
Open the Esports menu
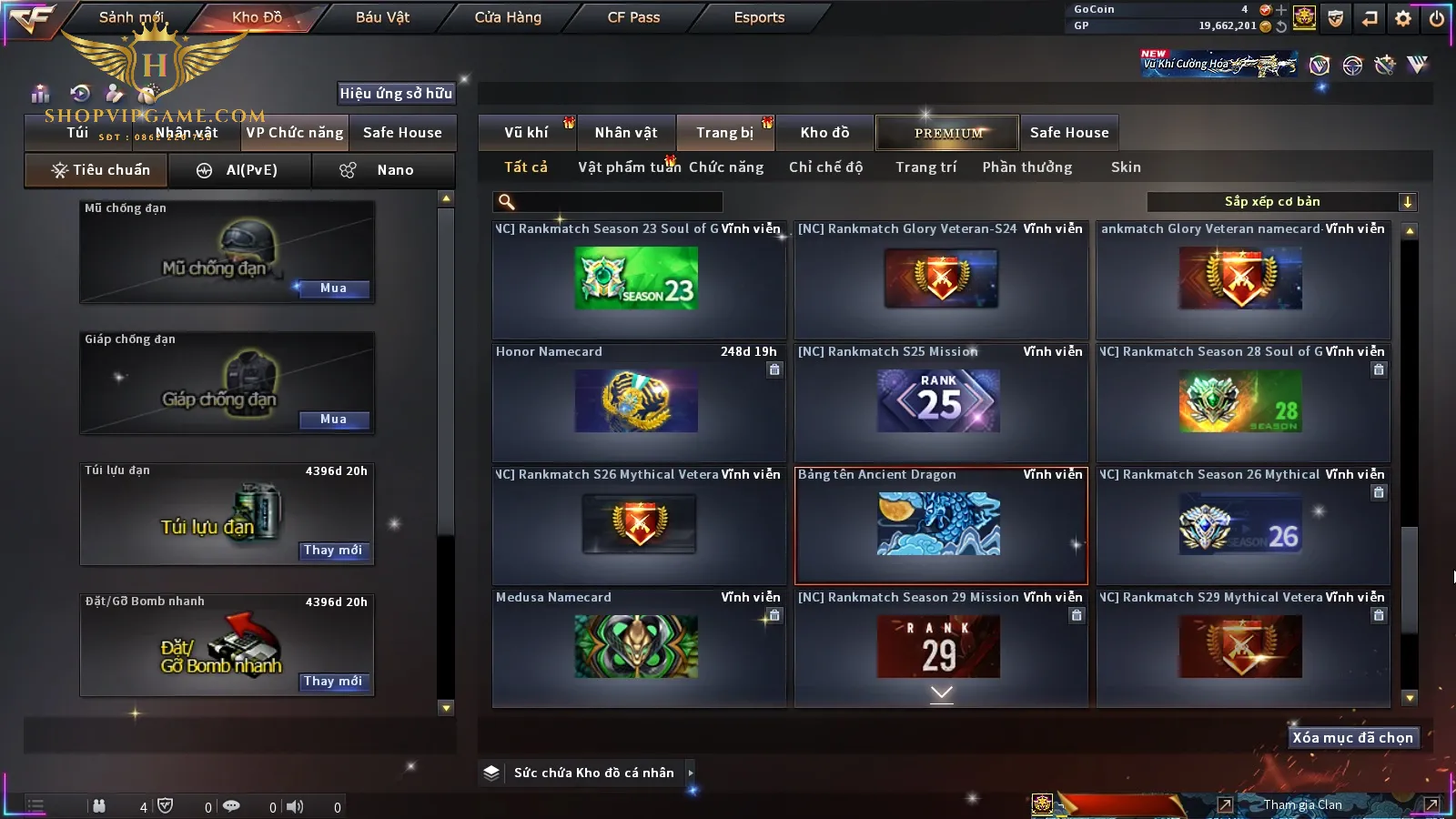click(x=759, y=17)
